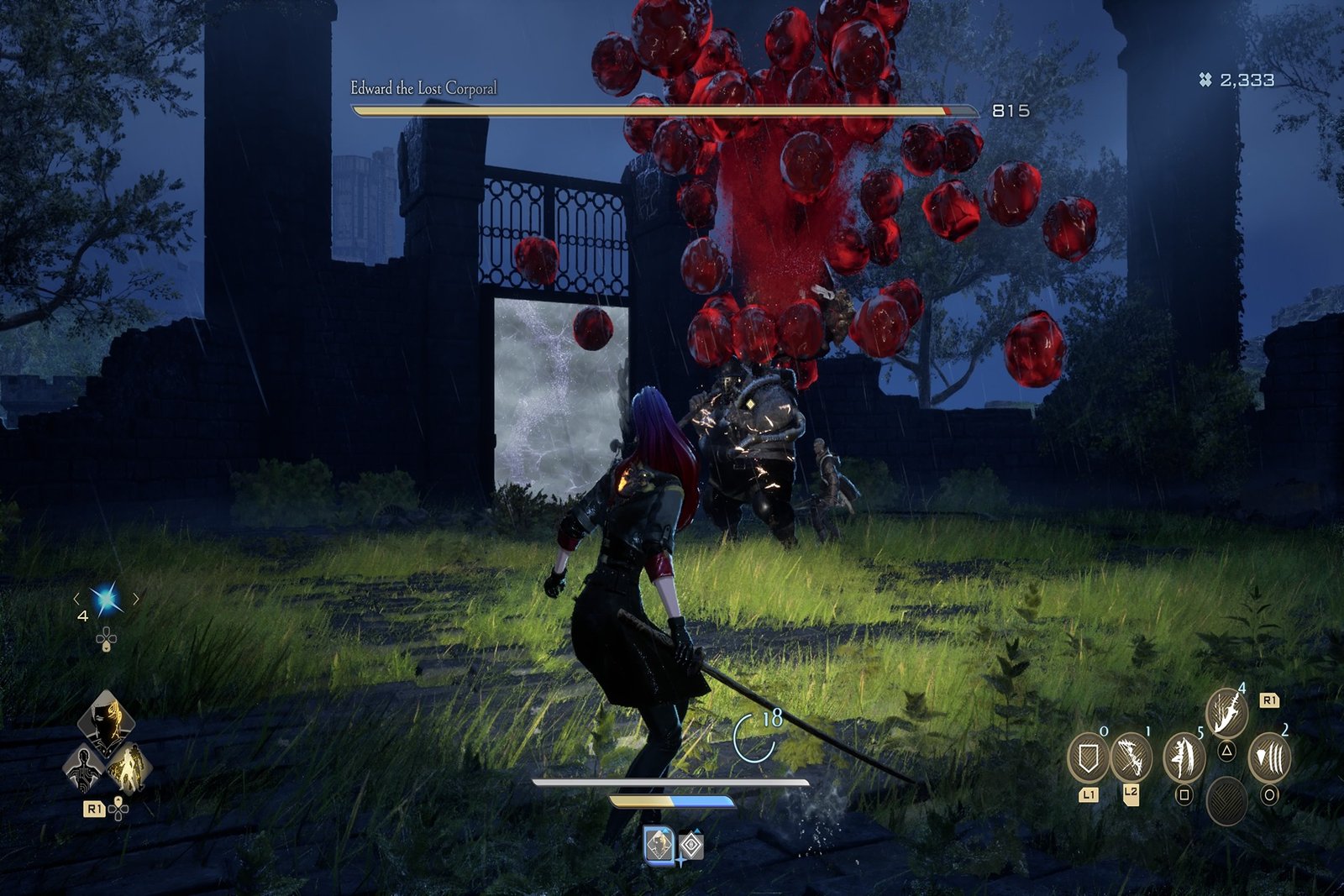Click the empty greyed-out skill slot
Image resolution: width=1344 pixels, height=896 pixels.
coord(1227,799)
